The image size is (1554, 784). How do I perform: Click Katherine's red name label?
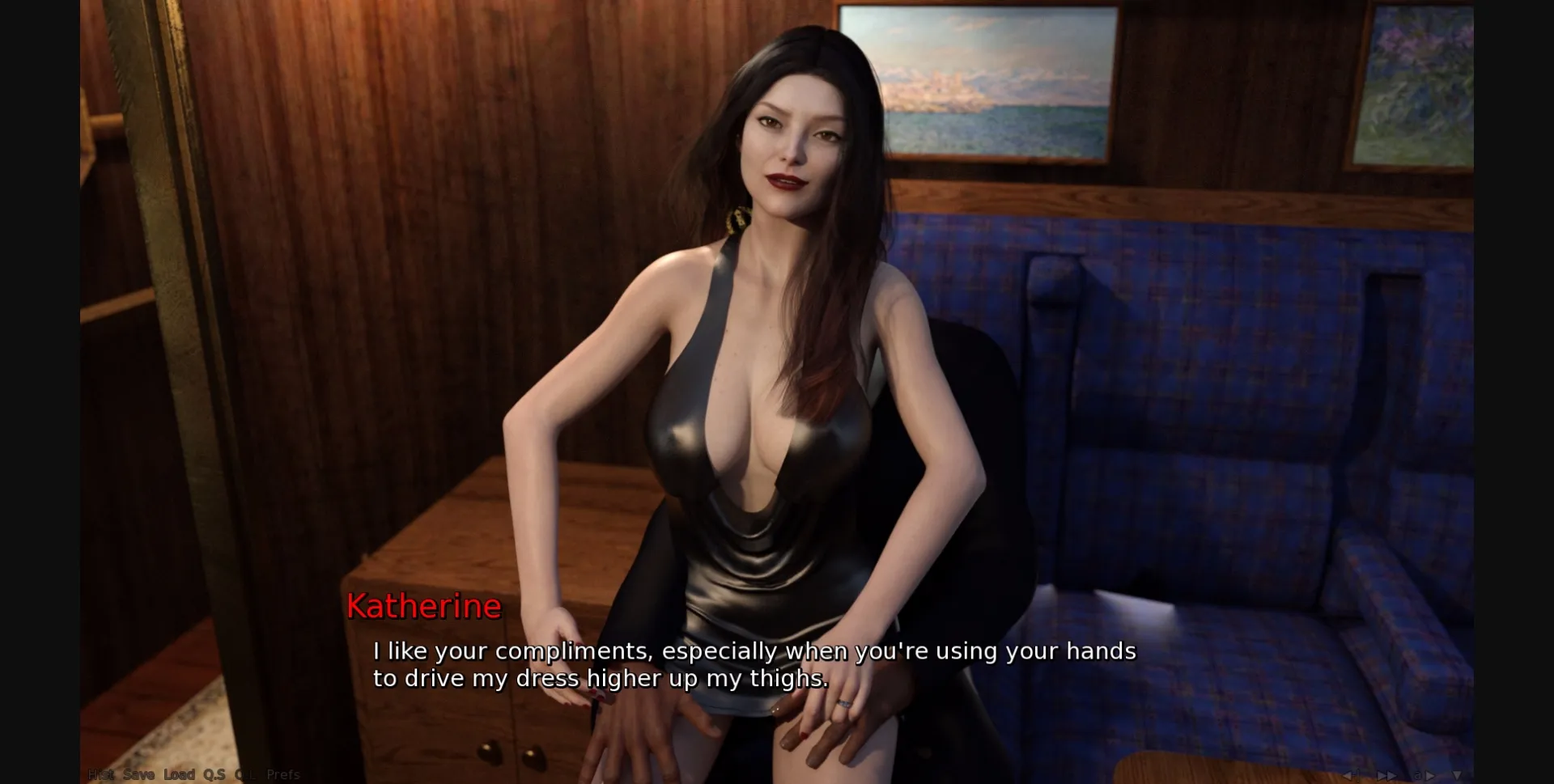pos(424,605)
